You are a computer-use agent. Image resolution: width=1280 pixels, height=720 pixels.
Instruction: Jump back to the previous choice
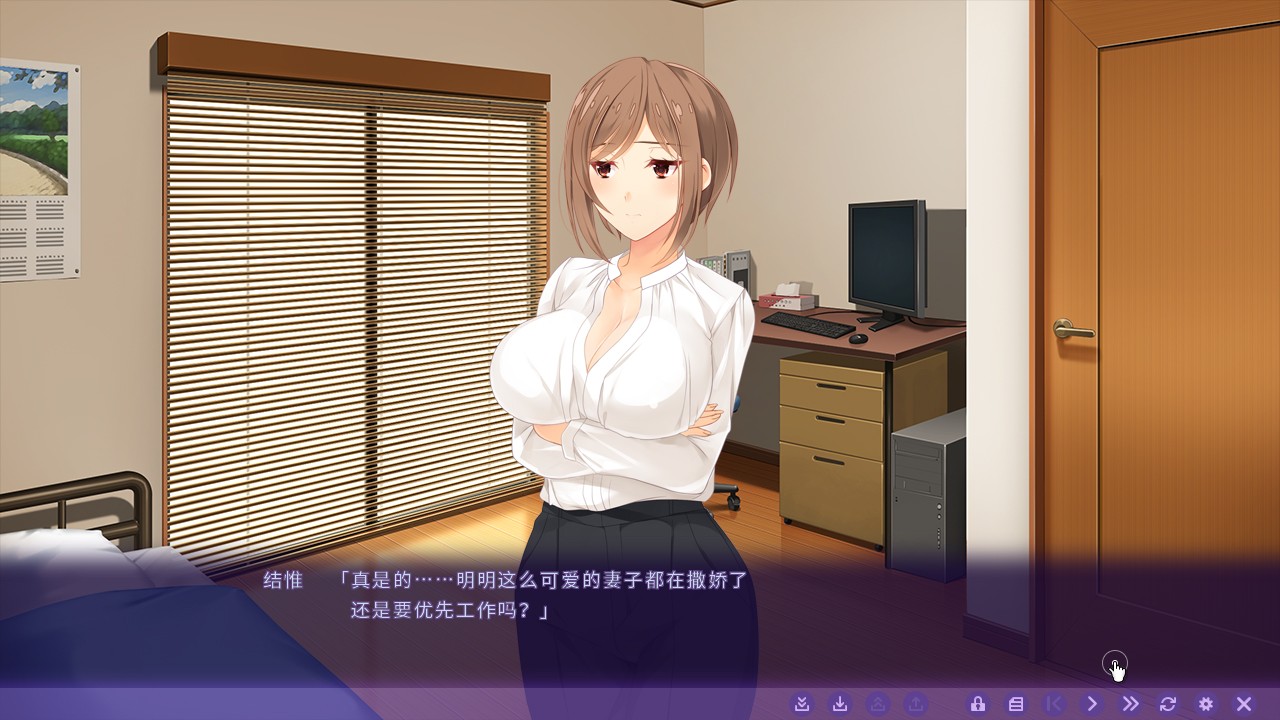pyautogui.click(x=1055, y=703)
